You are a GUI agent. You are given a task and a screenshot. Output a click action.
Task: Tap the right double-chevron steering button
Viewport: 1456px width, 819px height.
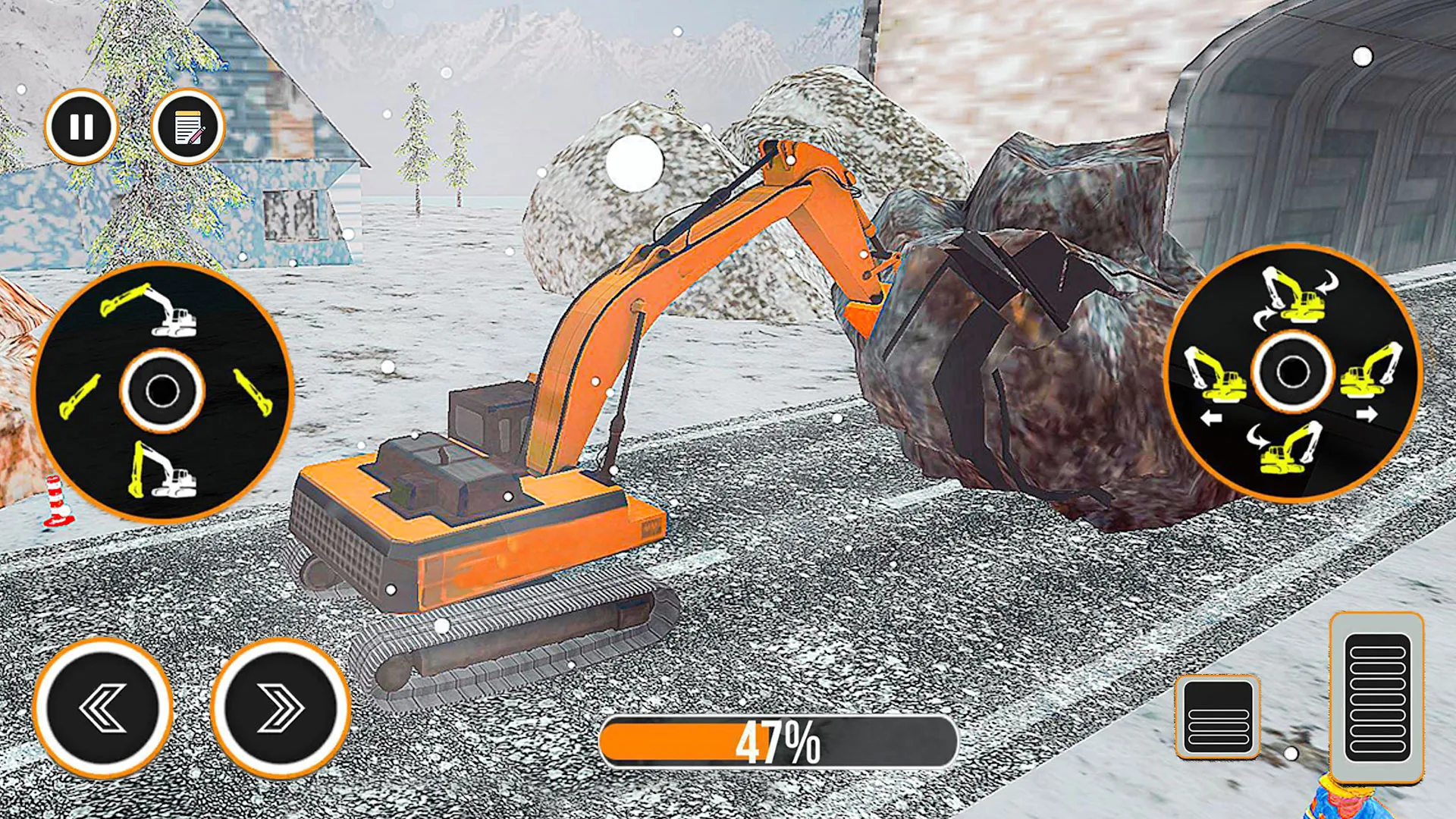pos(280,708)
